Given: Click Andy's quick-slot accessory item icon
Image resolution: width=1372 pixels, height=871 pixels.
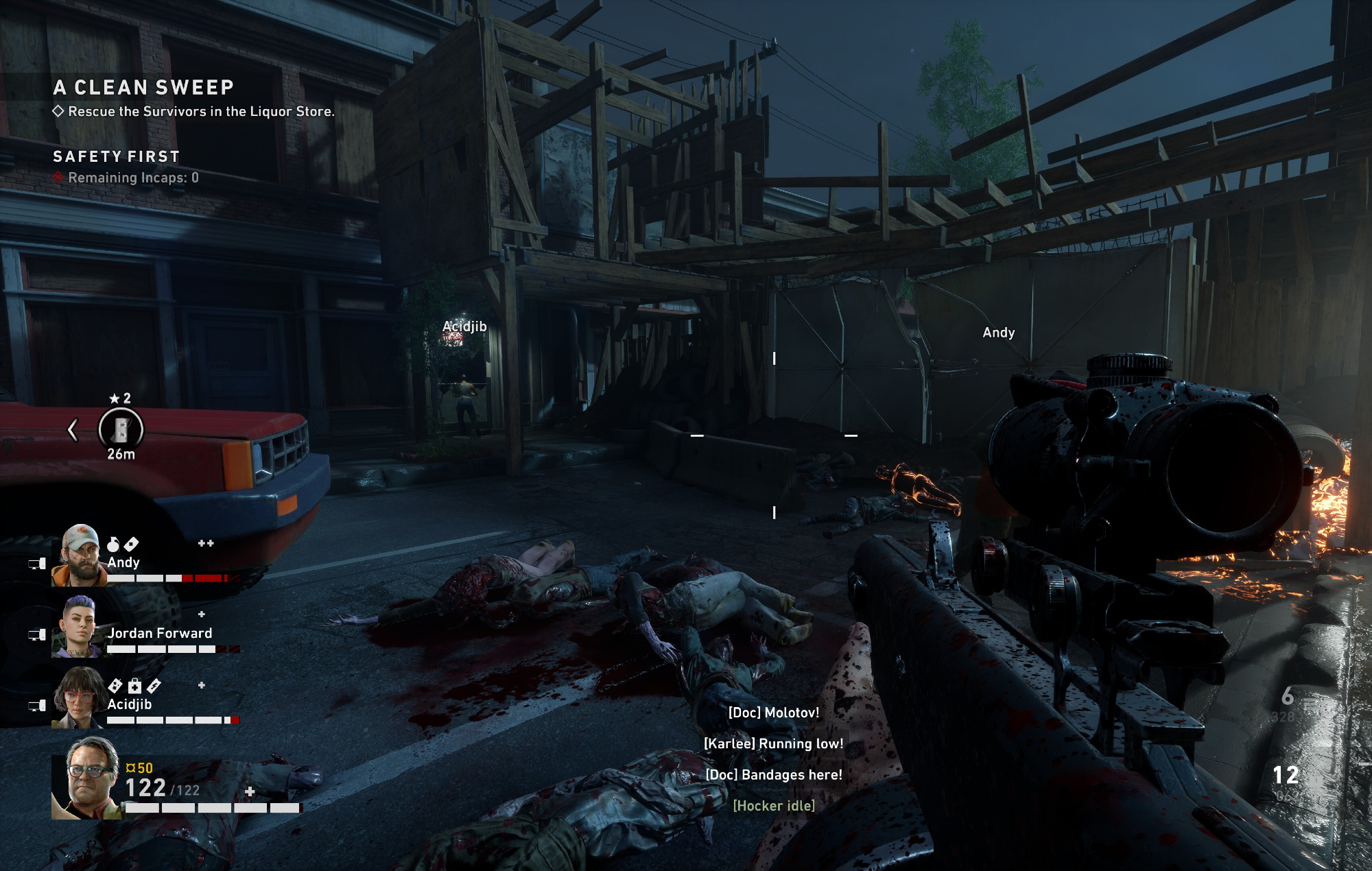Looking at the screenshot, I should 132,545.
